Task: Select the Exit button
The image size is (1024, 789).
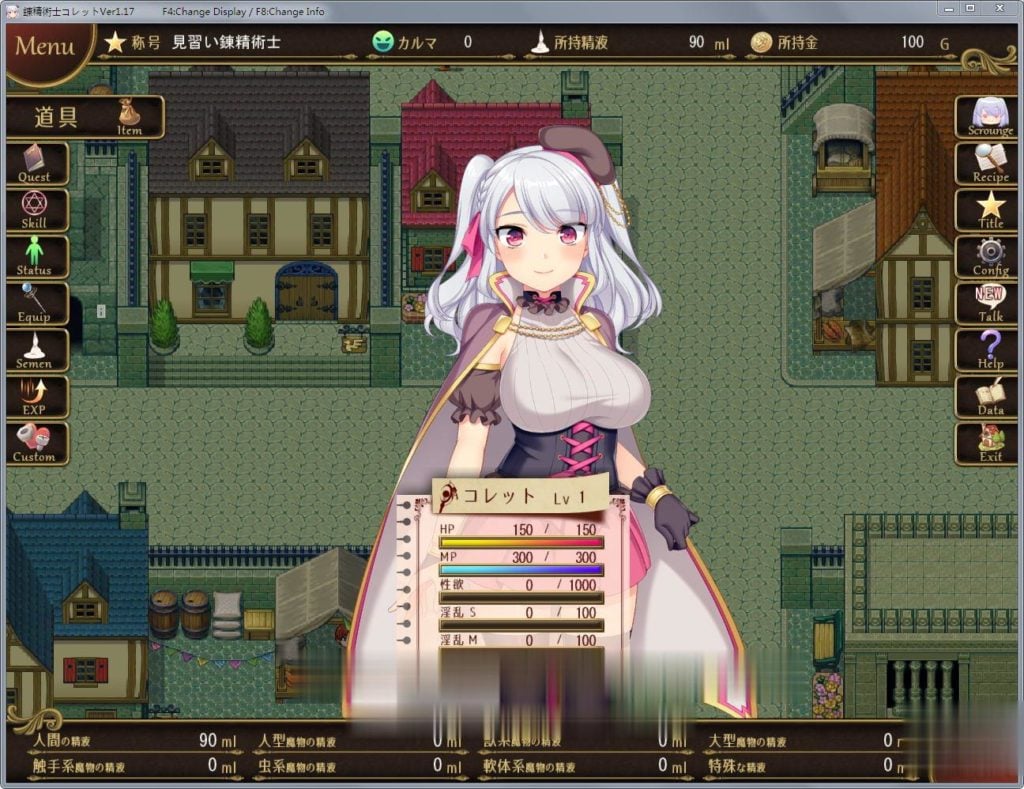Action: tap(989, 444)
